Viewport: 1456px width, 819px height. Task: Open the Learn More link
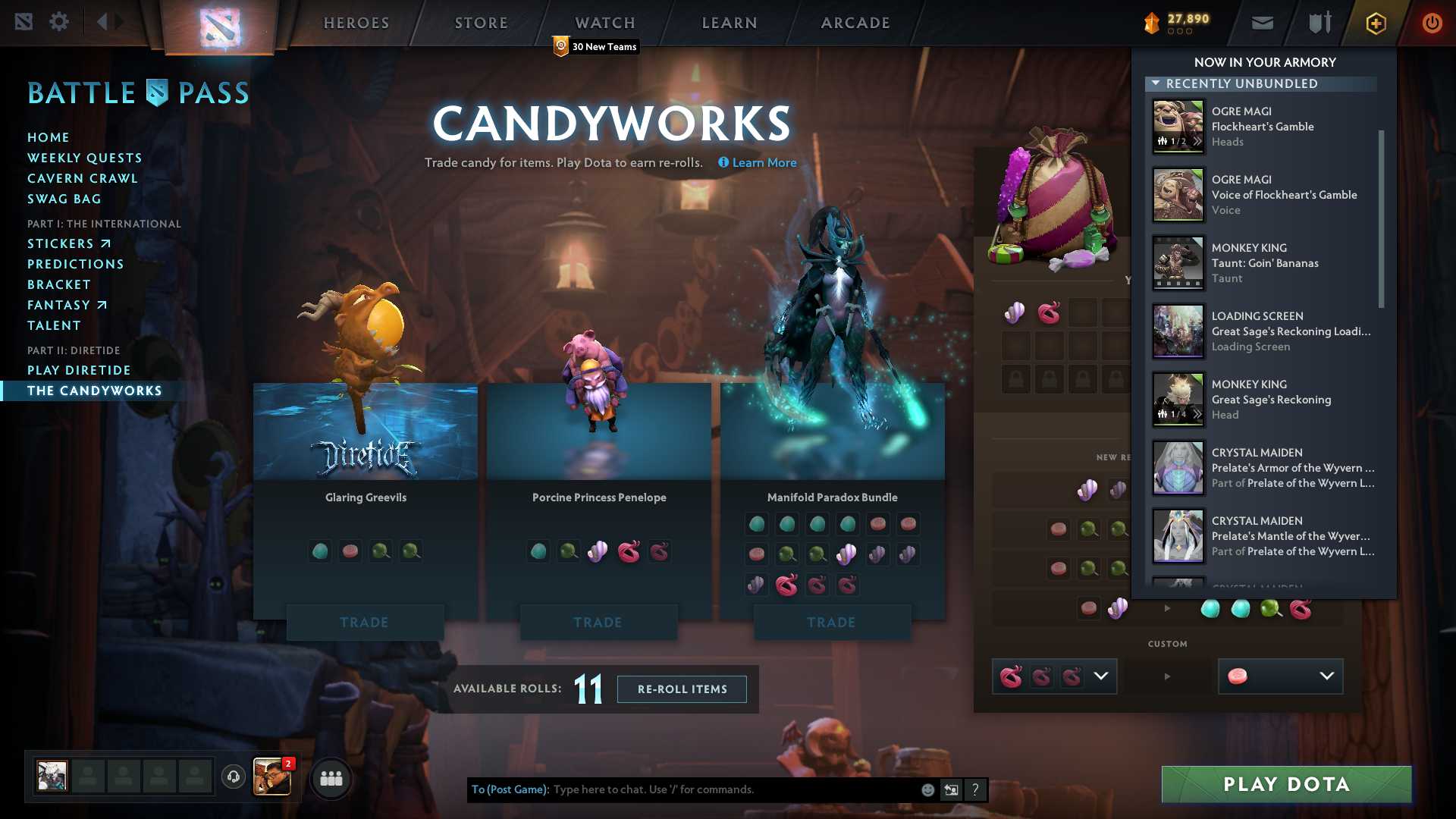tap(763, 162)
